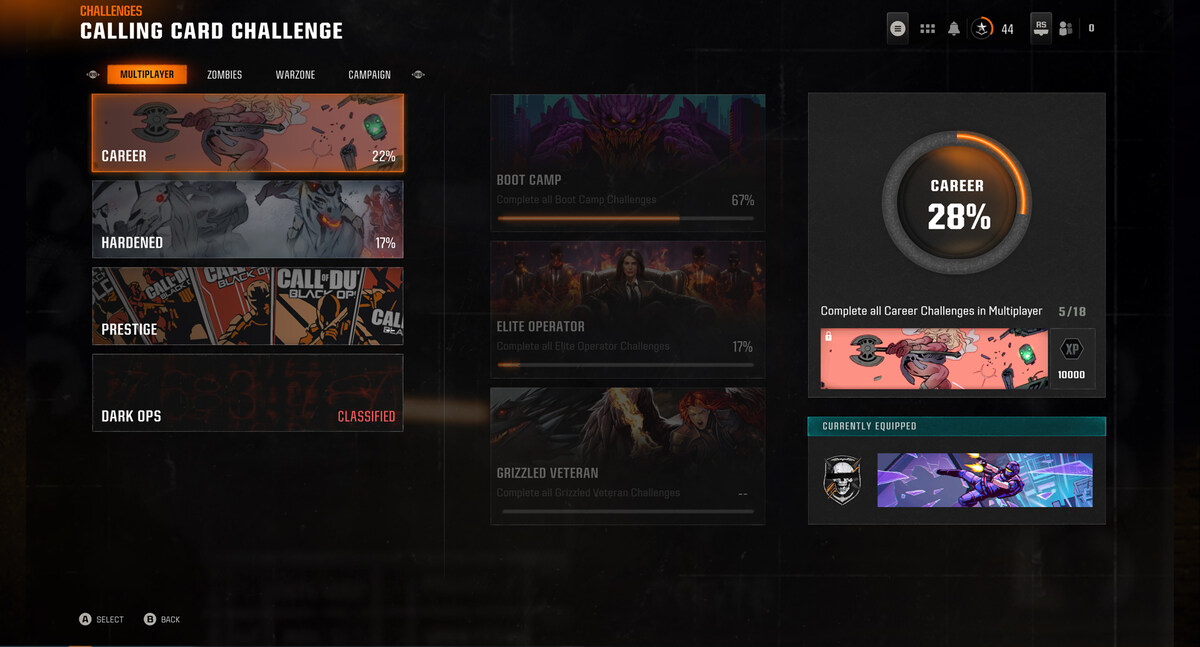The image size is (1200, 647).
Task: Open the grid apps menu
Action: tap(927, 29)
